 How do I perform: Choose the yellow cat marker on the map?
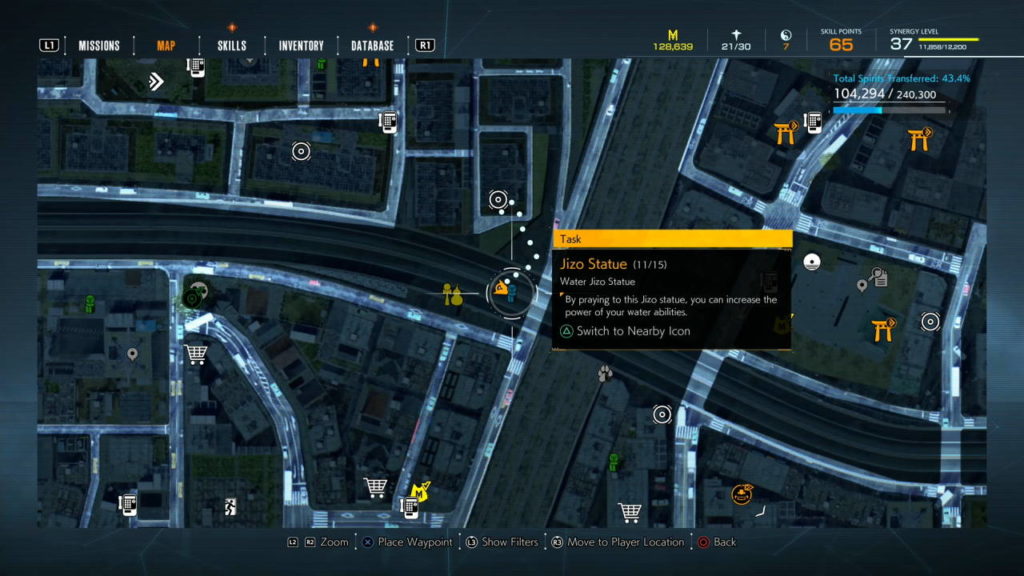click(421, 490)
